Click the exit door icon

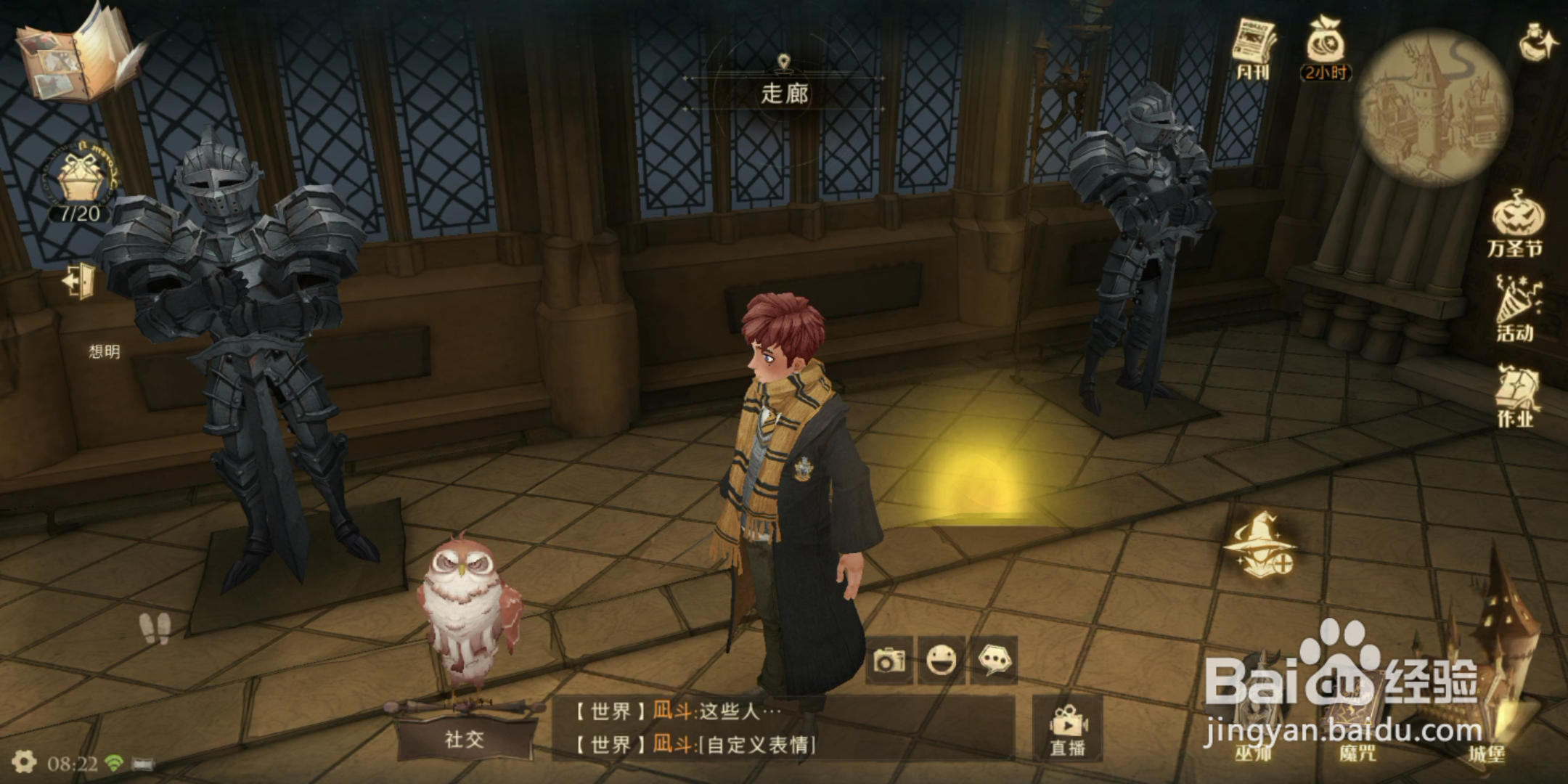(x=79, y=280)
